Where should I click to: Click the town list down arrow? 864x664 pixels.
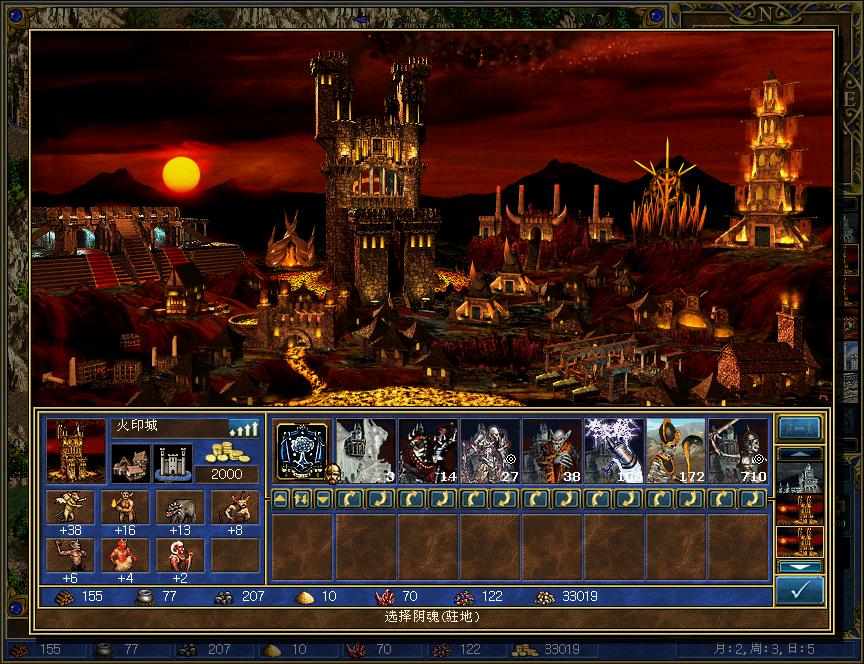(800, 567)
